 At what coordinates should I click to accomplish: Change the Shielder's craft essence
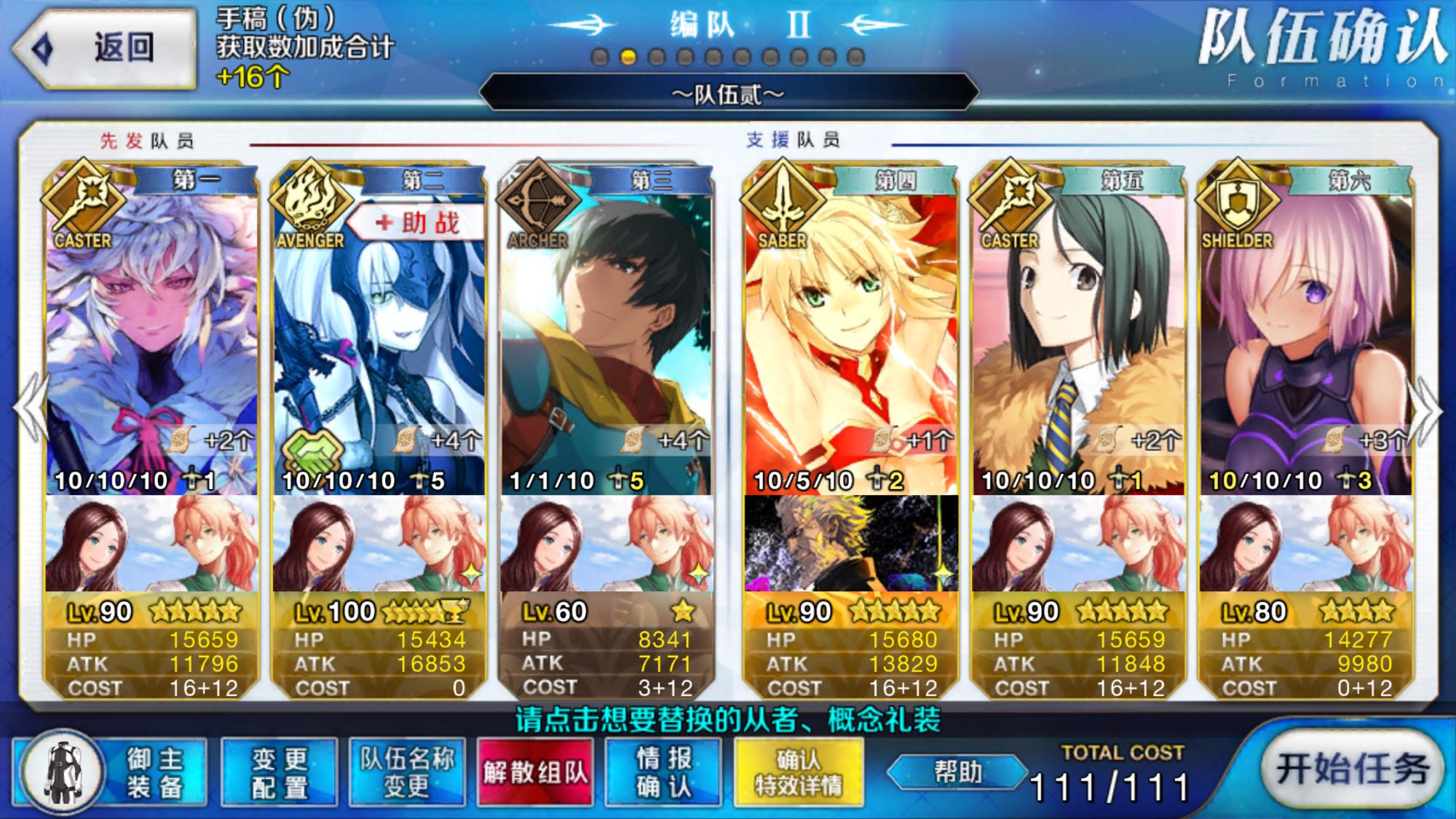(1306, 543)
